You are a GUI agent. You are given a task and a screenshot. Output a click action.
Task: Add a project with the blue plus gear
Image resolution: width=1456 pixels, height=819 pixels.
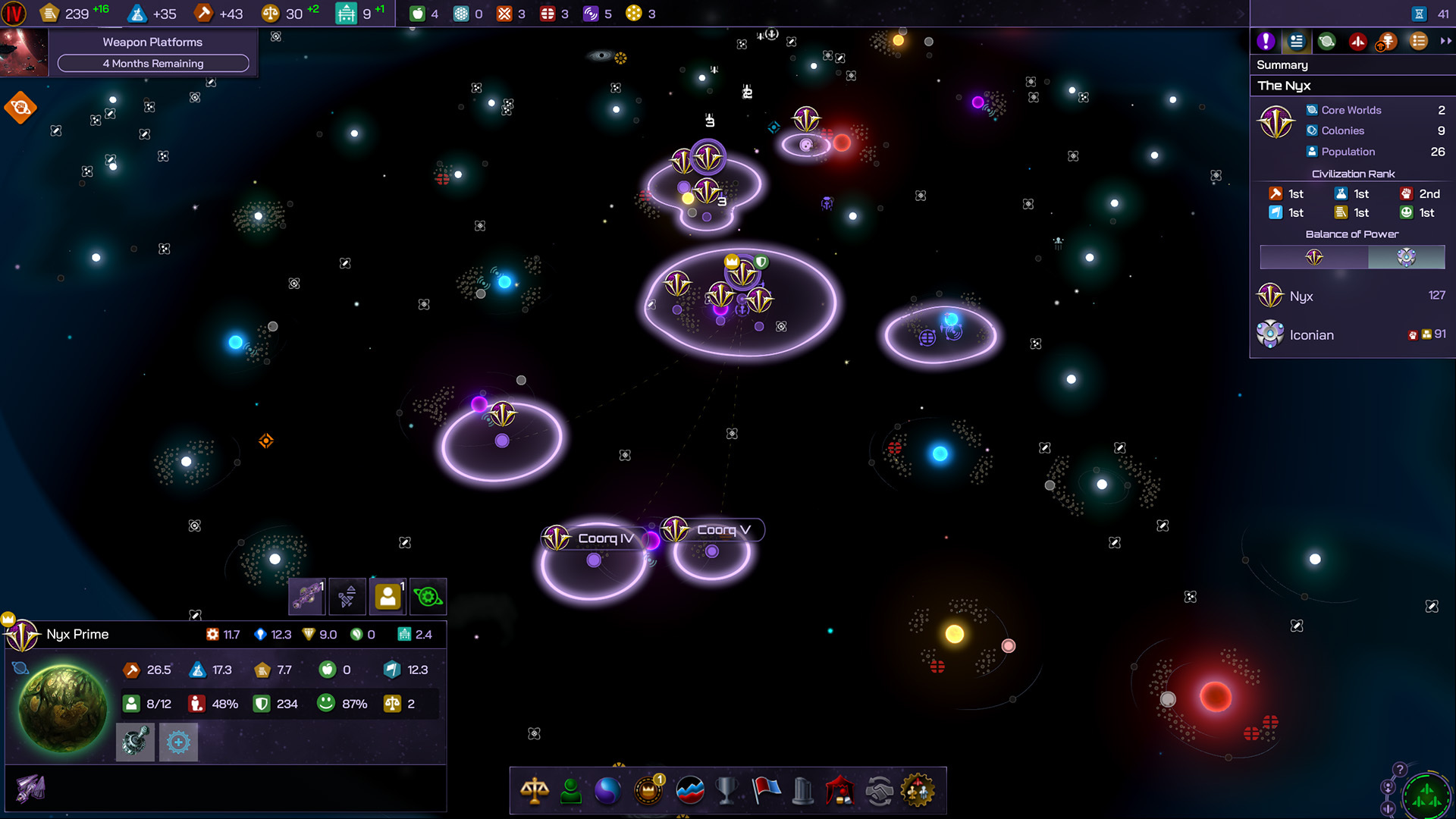pyautogui.click(x=178, y=742)
